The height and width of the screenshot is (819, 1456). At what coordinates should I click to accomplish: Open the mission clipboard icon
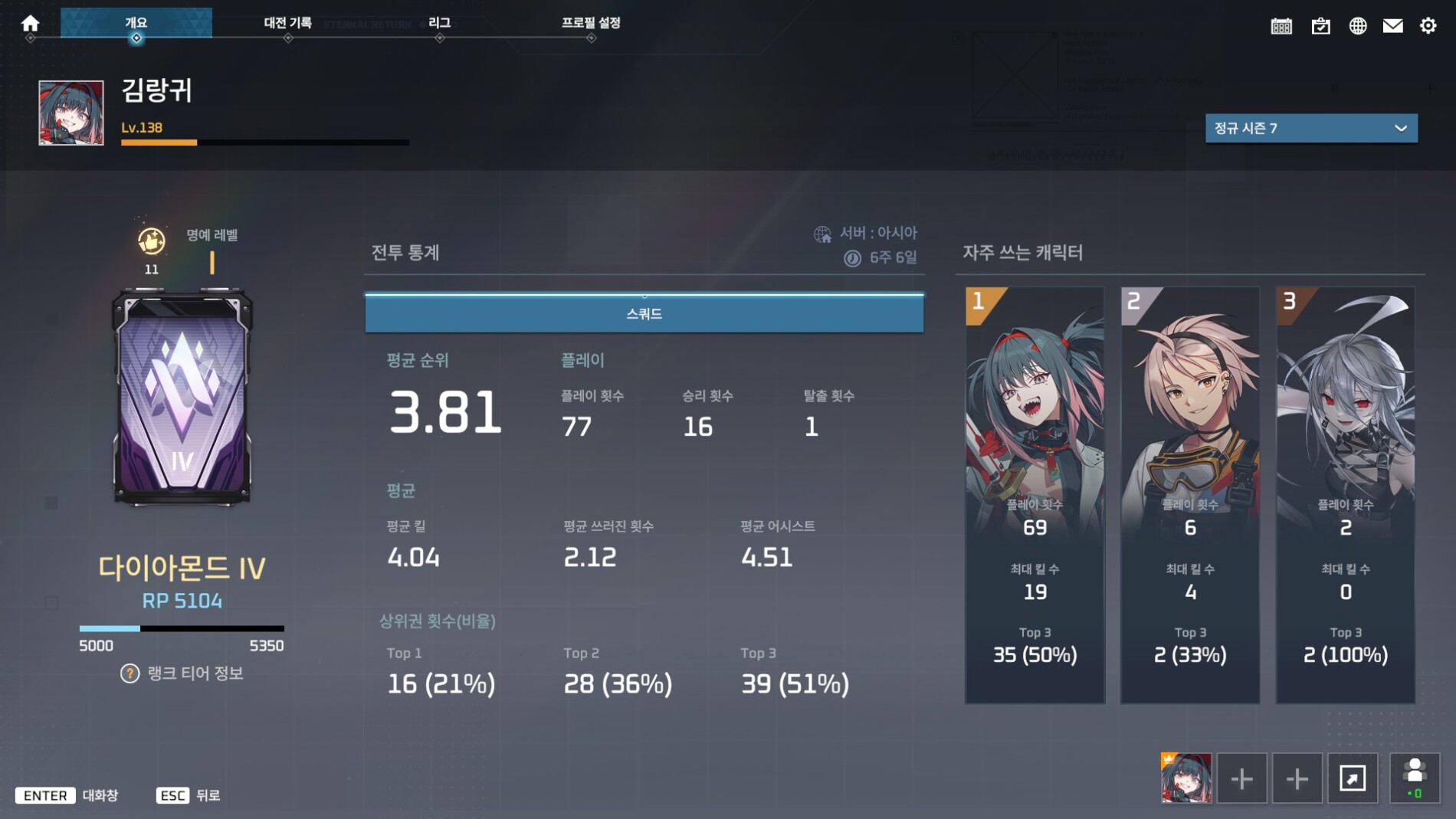[x=1320, y=26]
